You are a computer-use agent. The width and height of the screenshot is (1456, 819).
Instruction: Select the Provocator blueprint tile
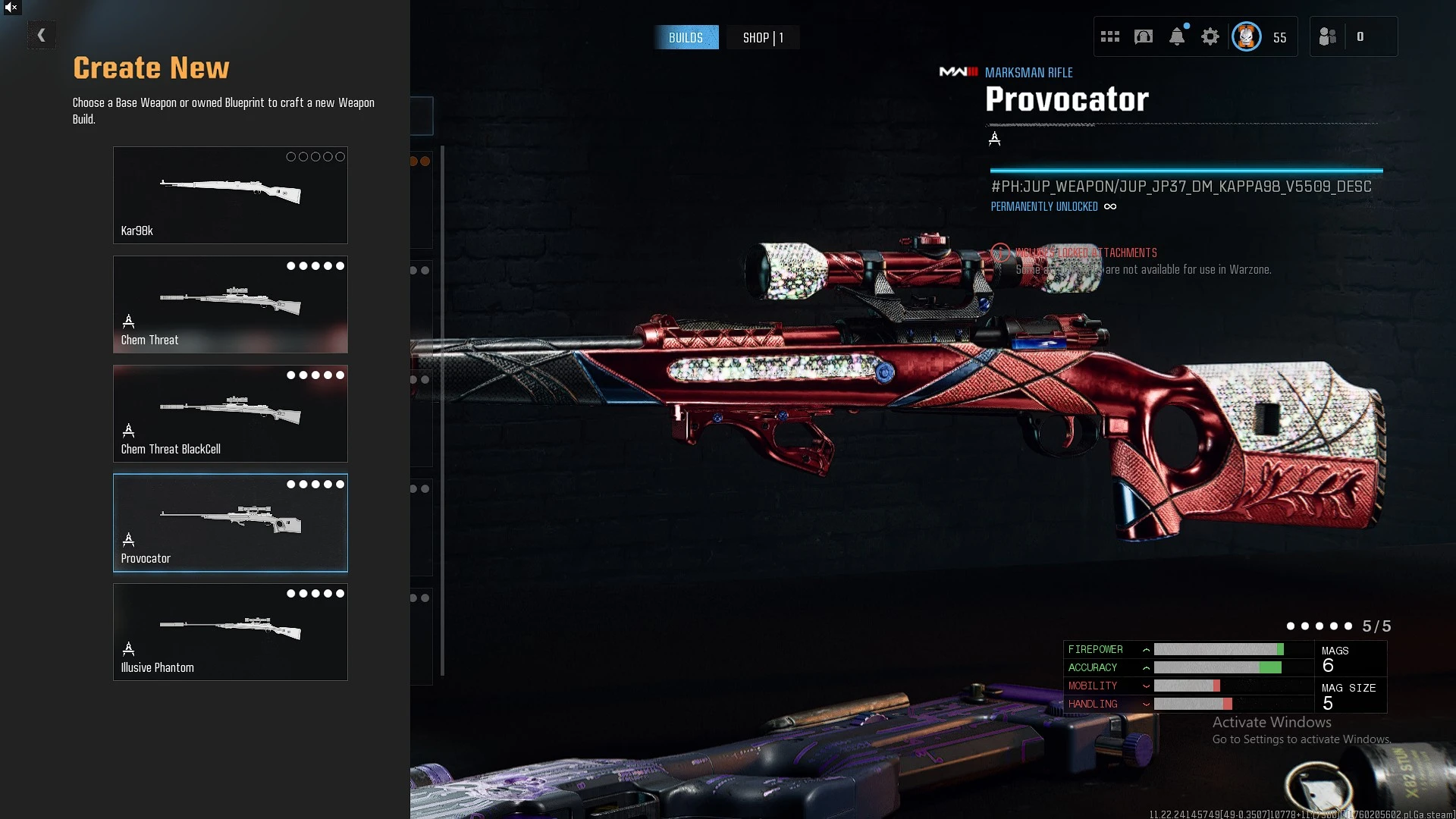tap(230, 522)
